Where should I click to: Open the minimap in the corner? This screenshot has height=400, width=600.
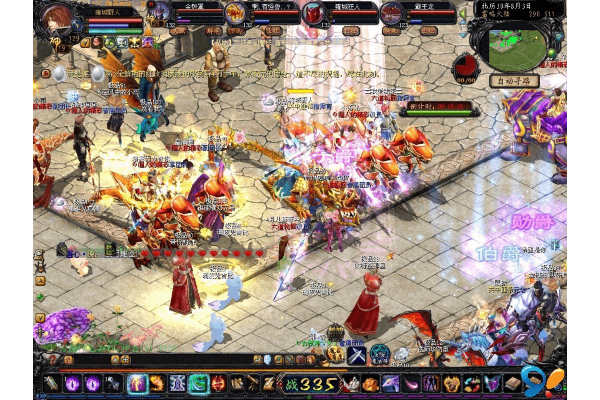513,40
